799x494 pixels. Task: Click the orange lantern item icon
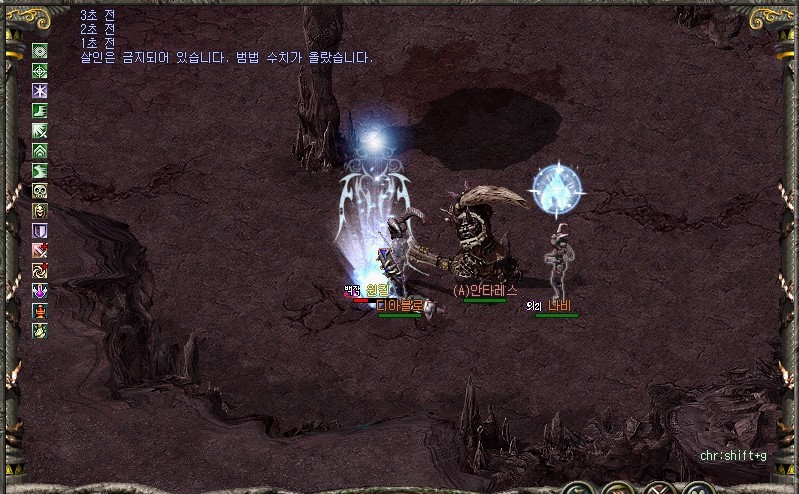tap(40, 310)
